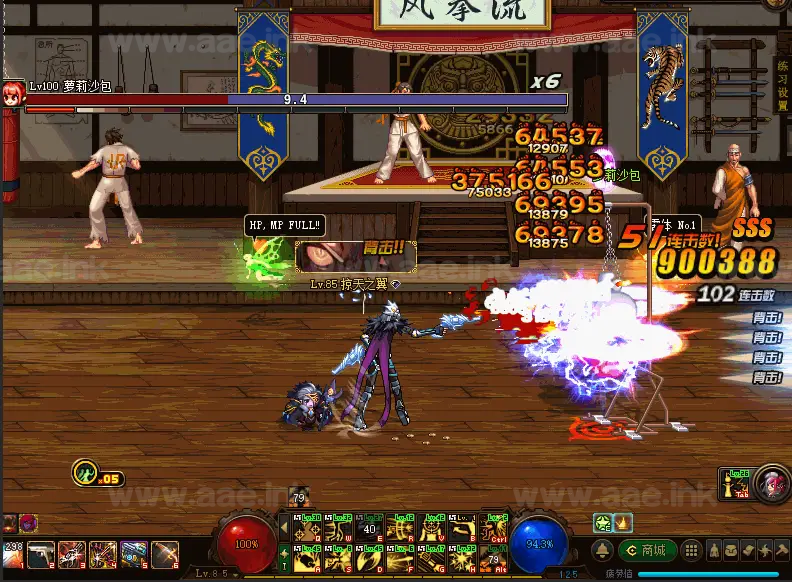Viewport: 792px width, 582px height.
Task: Click the skill bar left arrow
Action: click(283, 528)
